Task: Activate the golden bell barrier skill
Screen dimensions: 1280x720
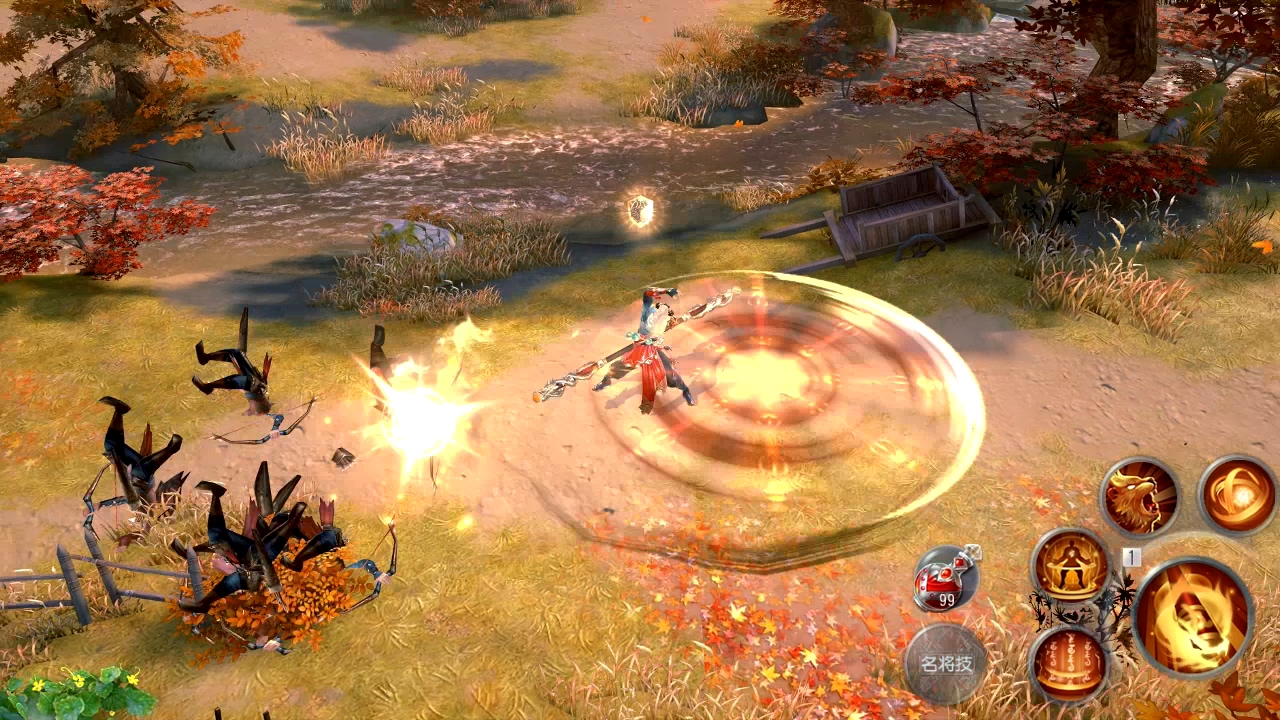Action: (x=1069, y=663)
